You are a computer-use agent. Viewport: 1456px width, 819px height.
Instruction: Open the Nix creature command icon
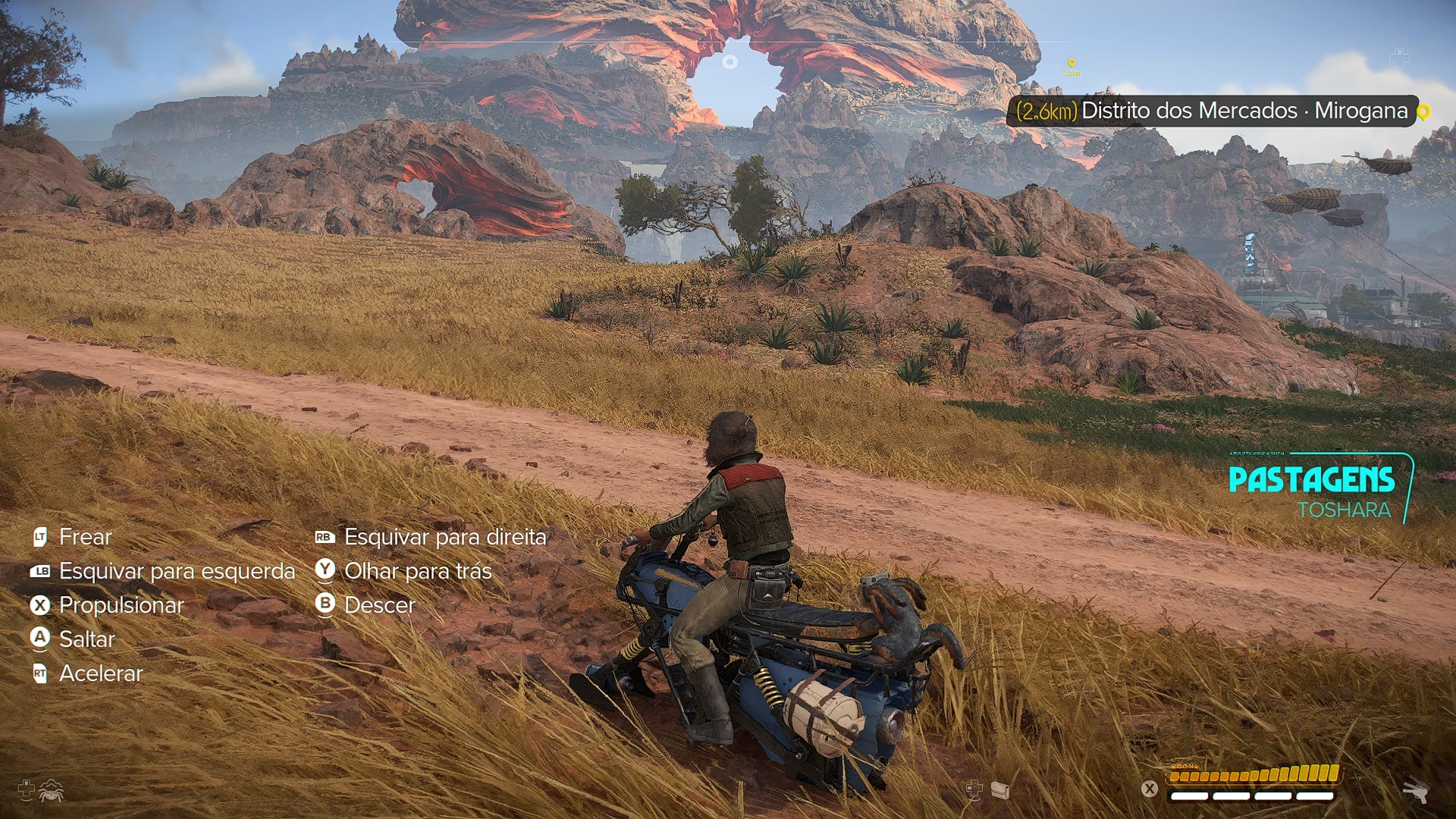point(51,791)
